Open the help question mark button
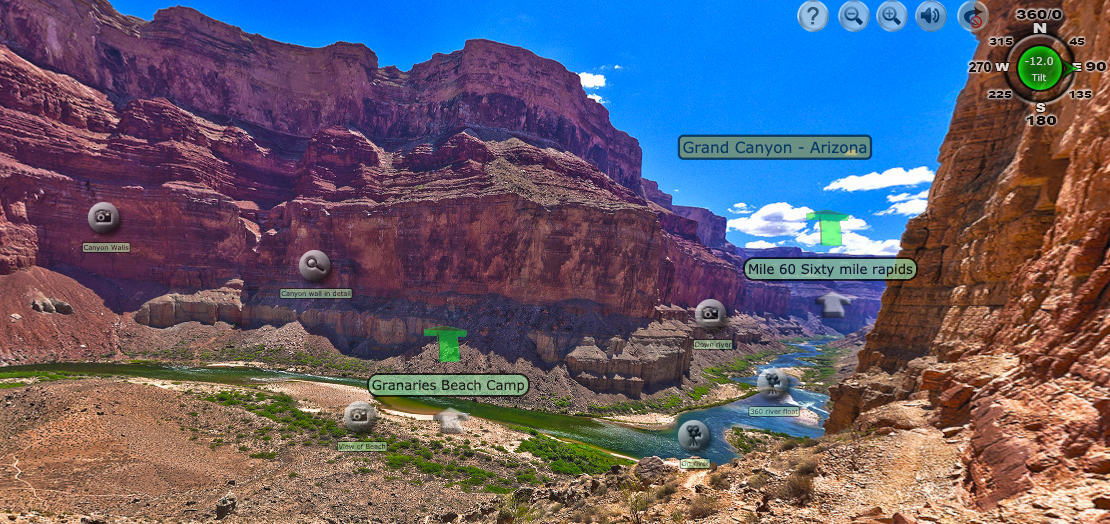Viewport: 1110px width, 524px height. pyautogui.click(x=812, y=16)
